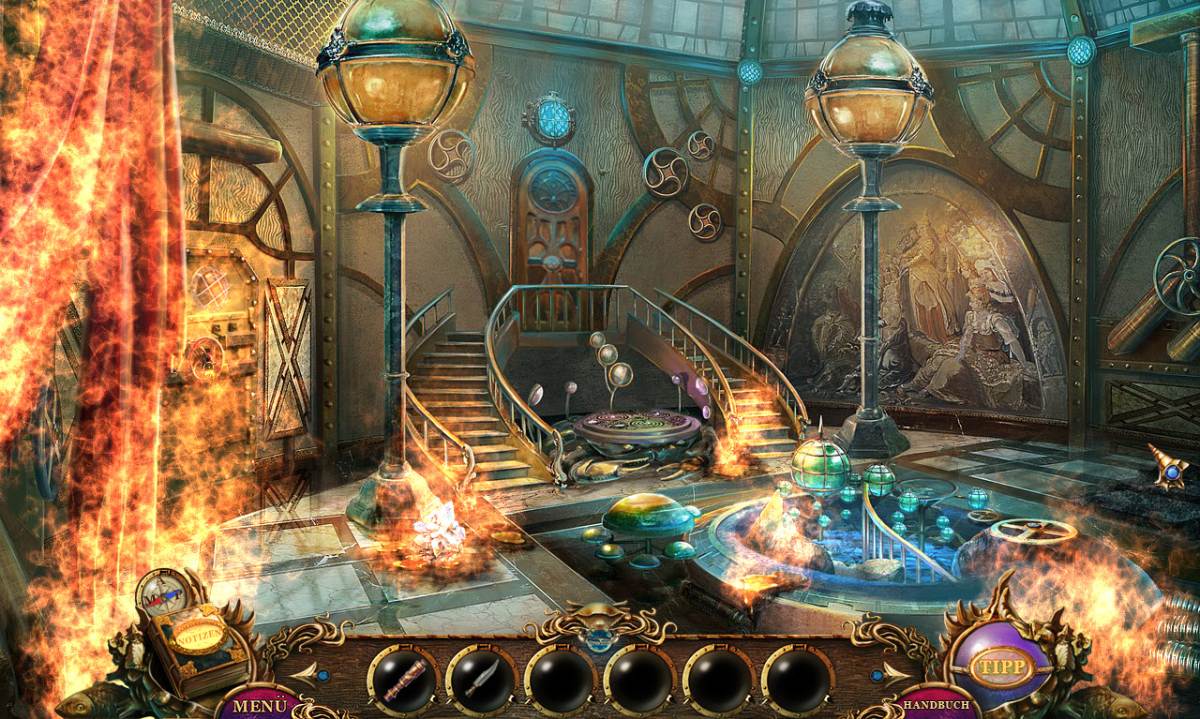Image resolution: width=1200 pixels, height=719 pixels.
Task: Select the dagger inventory item
Action: coord(481,680)
